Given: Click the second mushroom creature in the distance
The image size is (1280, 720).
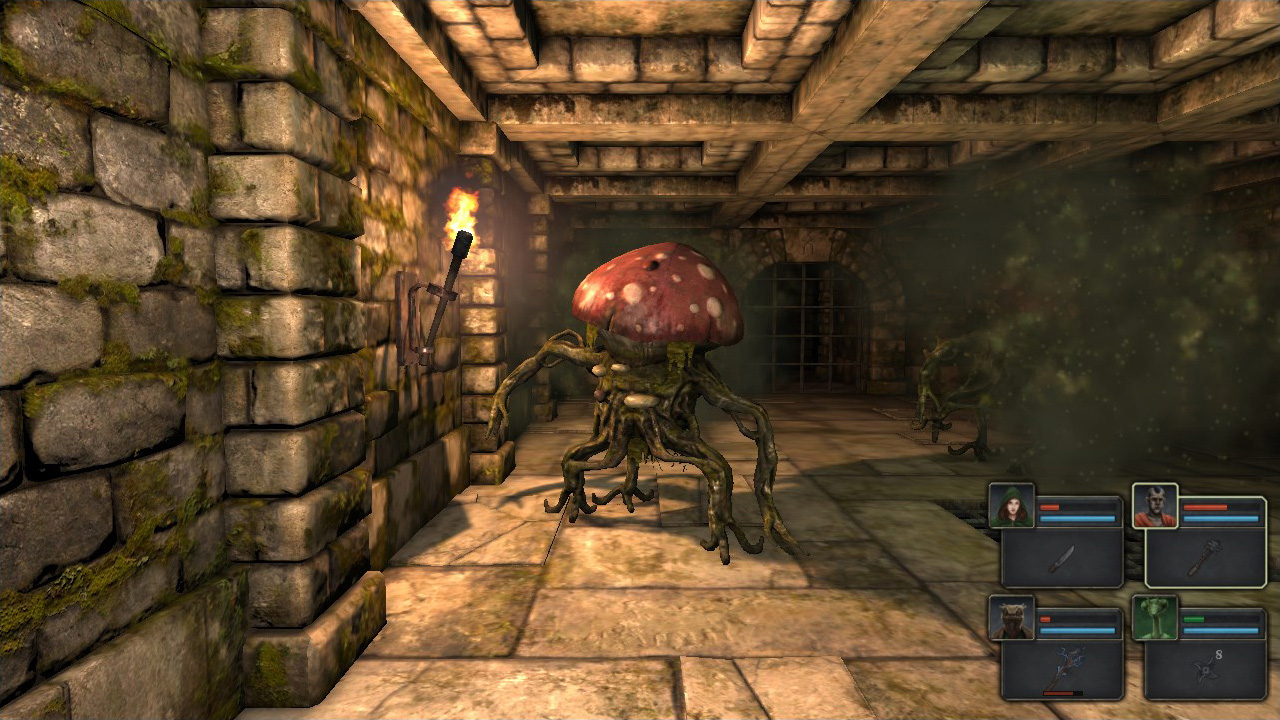Looking at the screenshot, I should (x=938, y=400).
